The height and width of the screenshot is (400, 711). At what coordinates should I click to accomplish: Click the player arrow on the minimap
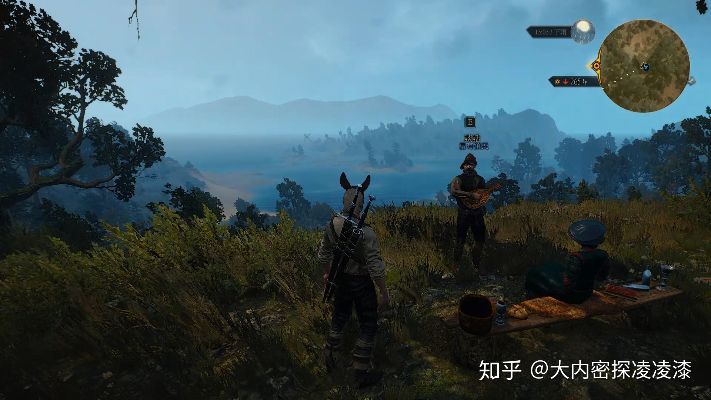645,67
